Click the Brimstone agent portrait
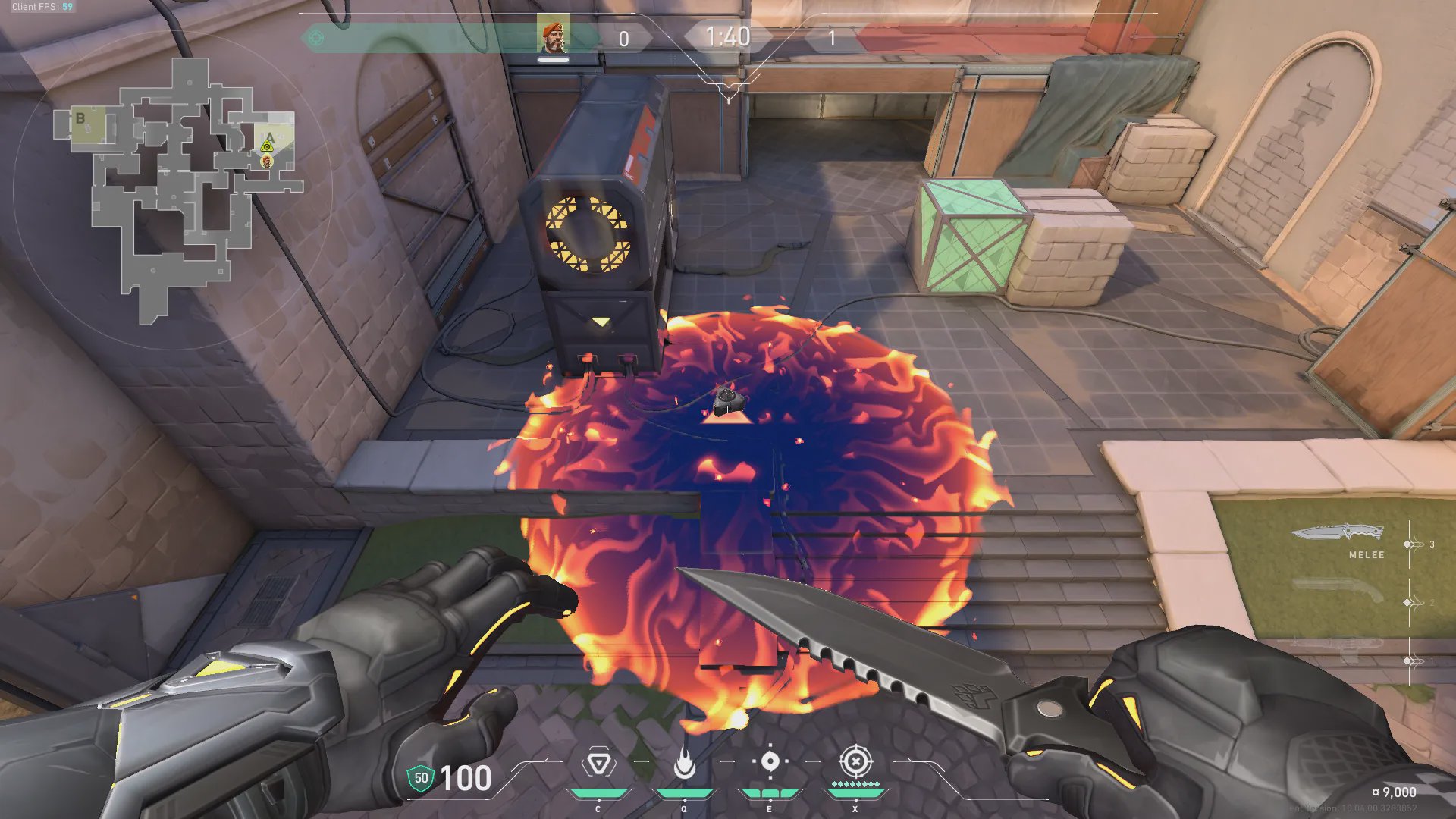 pos(553,36)
